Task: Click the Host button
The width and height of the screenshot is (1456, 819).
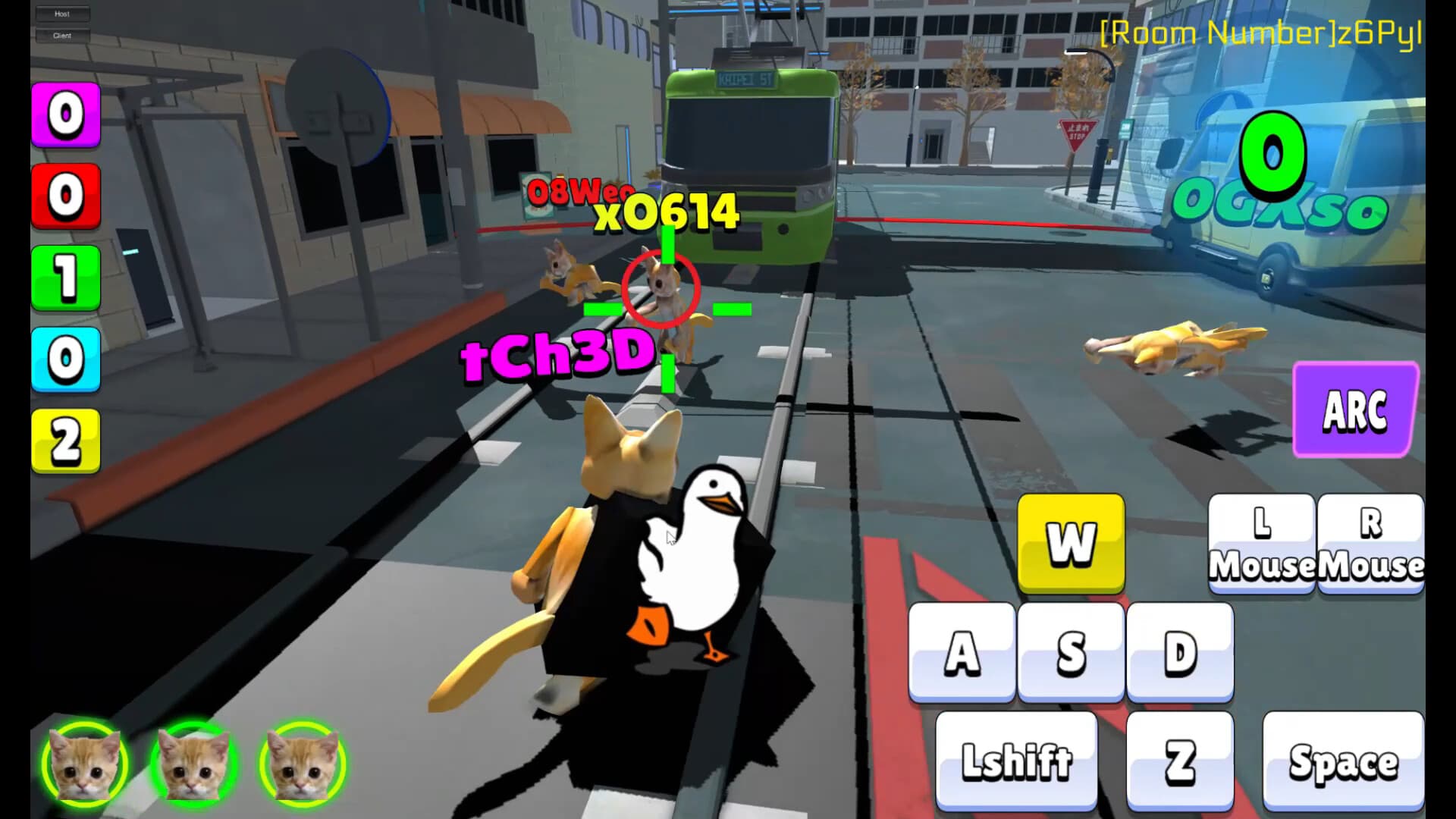Action: [62, 13]
